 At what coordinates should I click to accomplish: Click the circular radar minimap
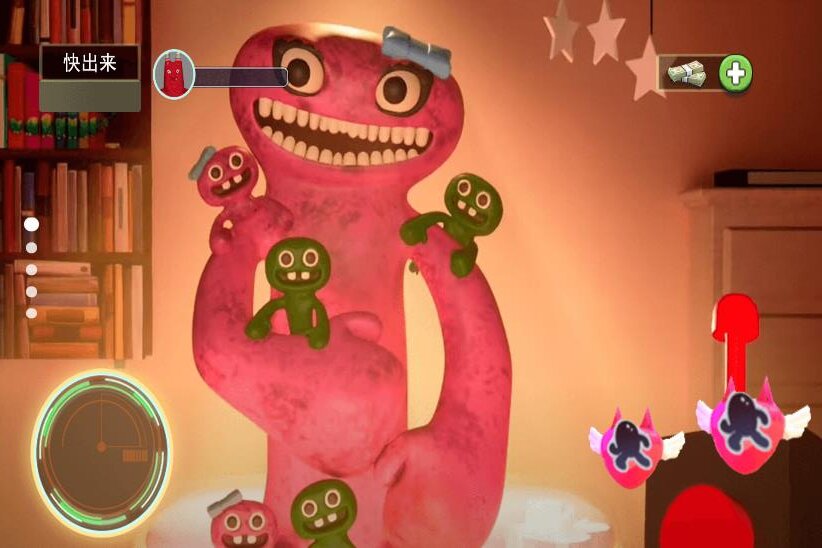coord(101,440)
